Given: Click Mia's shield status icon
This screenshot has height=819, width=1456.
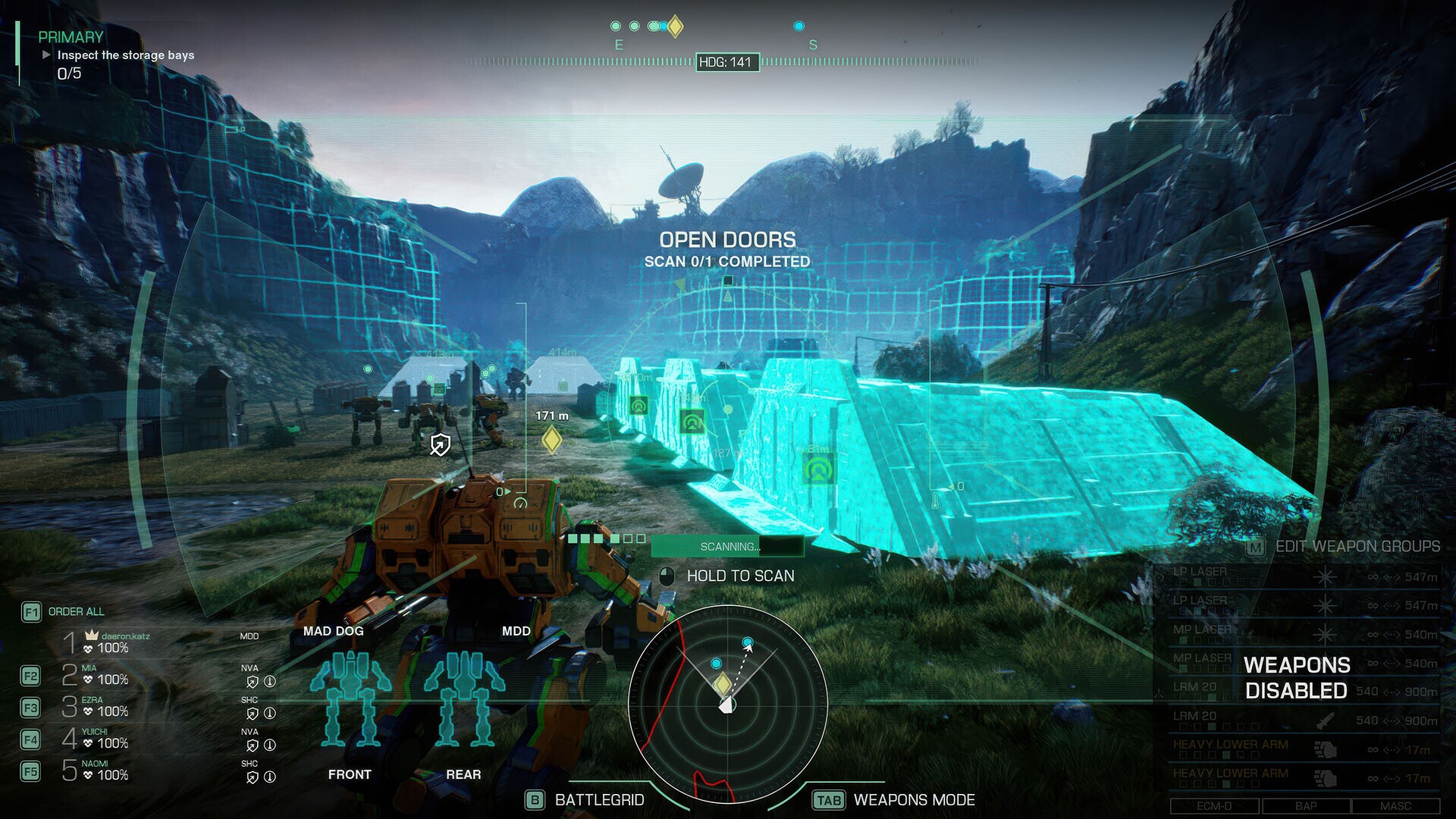Looking at the screenshot, I should (253, 680).
